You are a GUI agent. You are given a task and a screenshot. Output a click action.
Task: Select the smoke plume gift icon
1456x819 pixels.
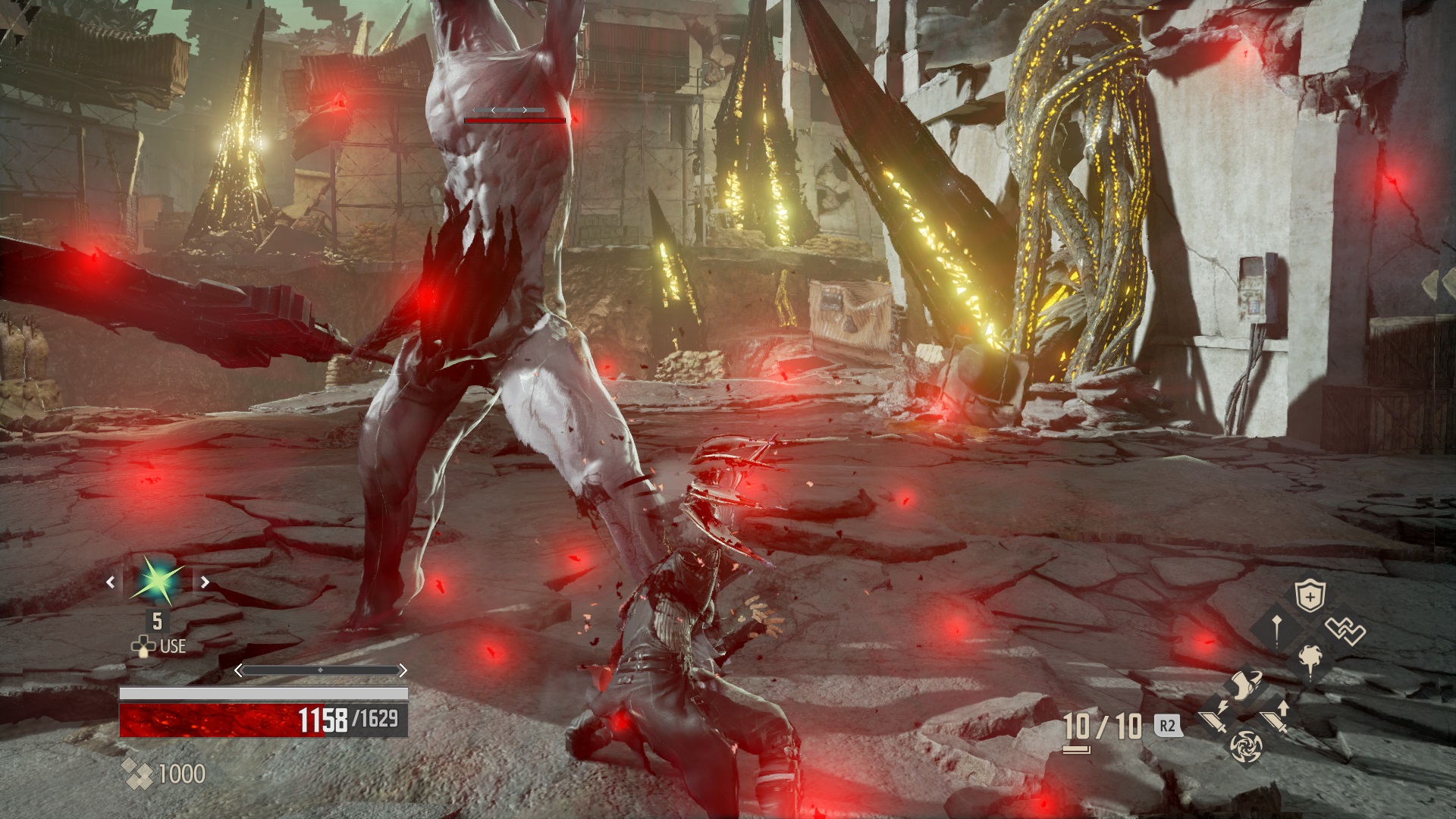pos(1310,659)
